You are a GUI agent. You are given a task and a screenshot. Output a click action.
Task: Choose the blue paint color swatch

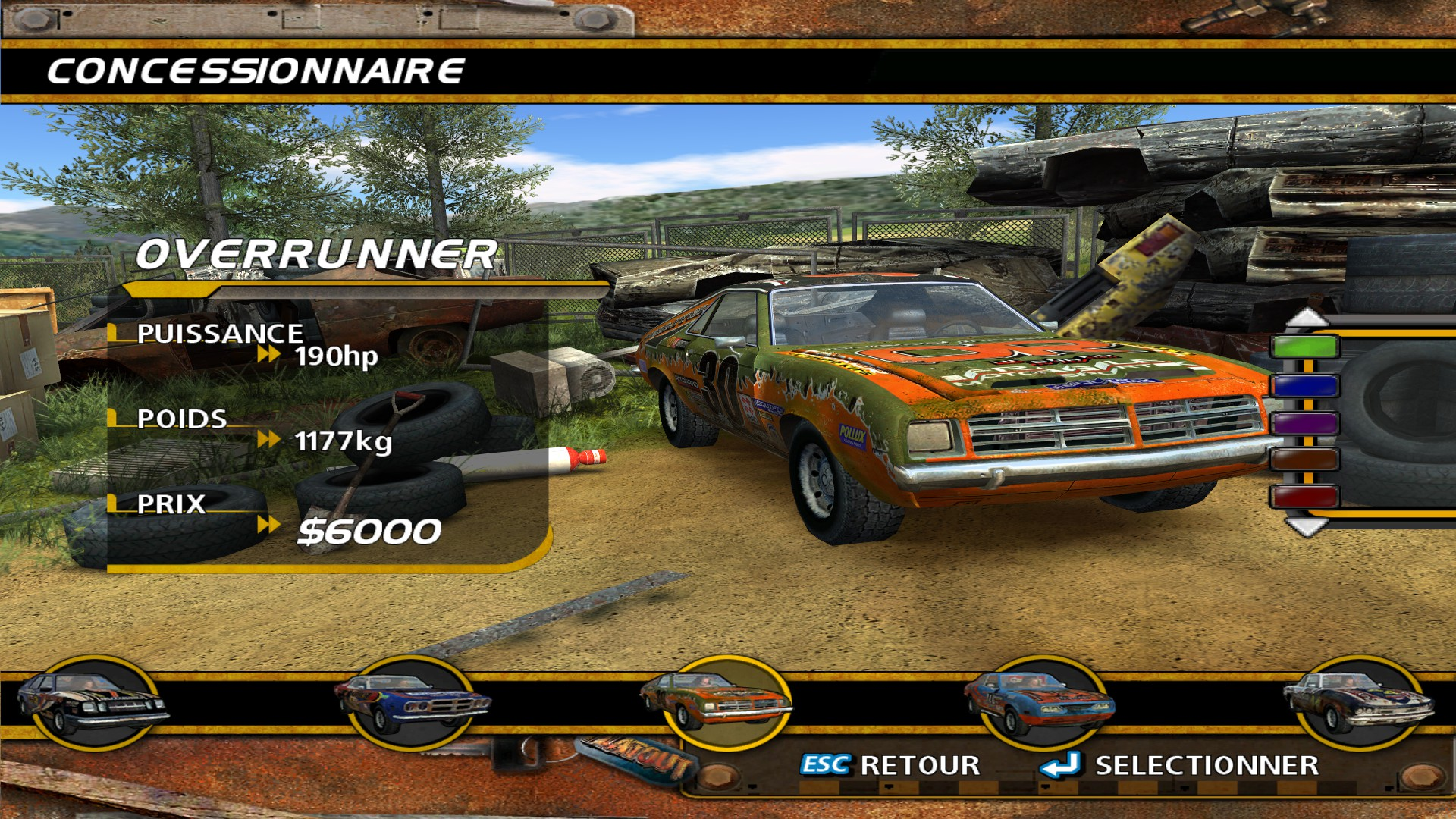click(x=1304, y=385)
